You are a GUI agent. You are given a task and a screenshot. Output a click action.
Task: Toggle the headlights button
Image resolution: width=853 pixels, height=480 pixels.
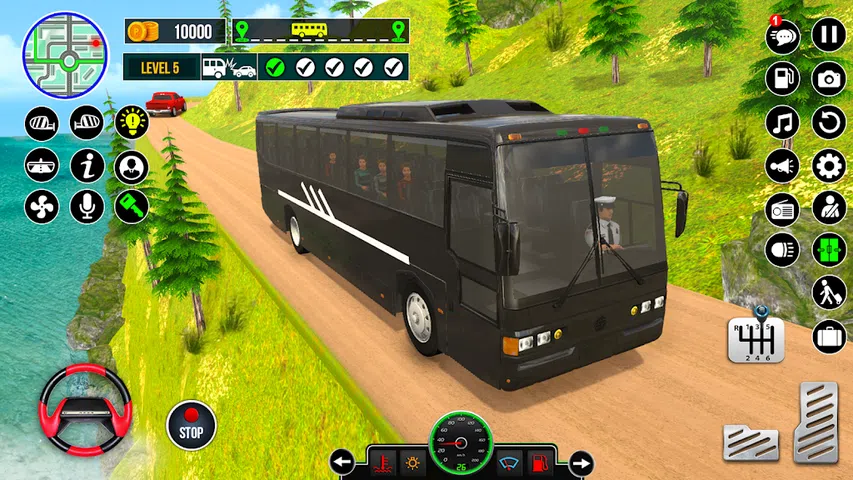click(783, 250)
